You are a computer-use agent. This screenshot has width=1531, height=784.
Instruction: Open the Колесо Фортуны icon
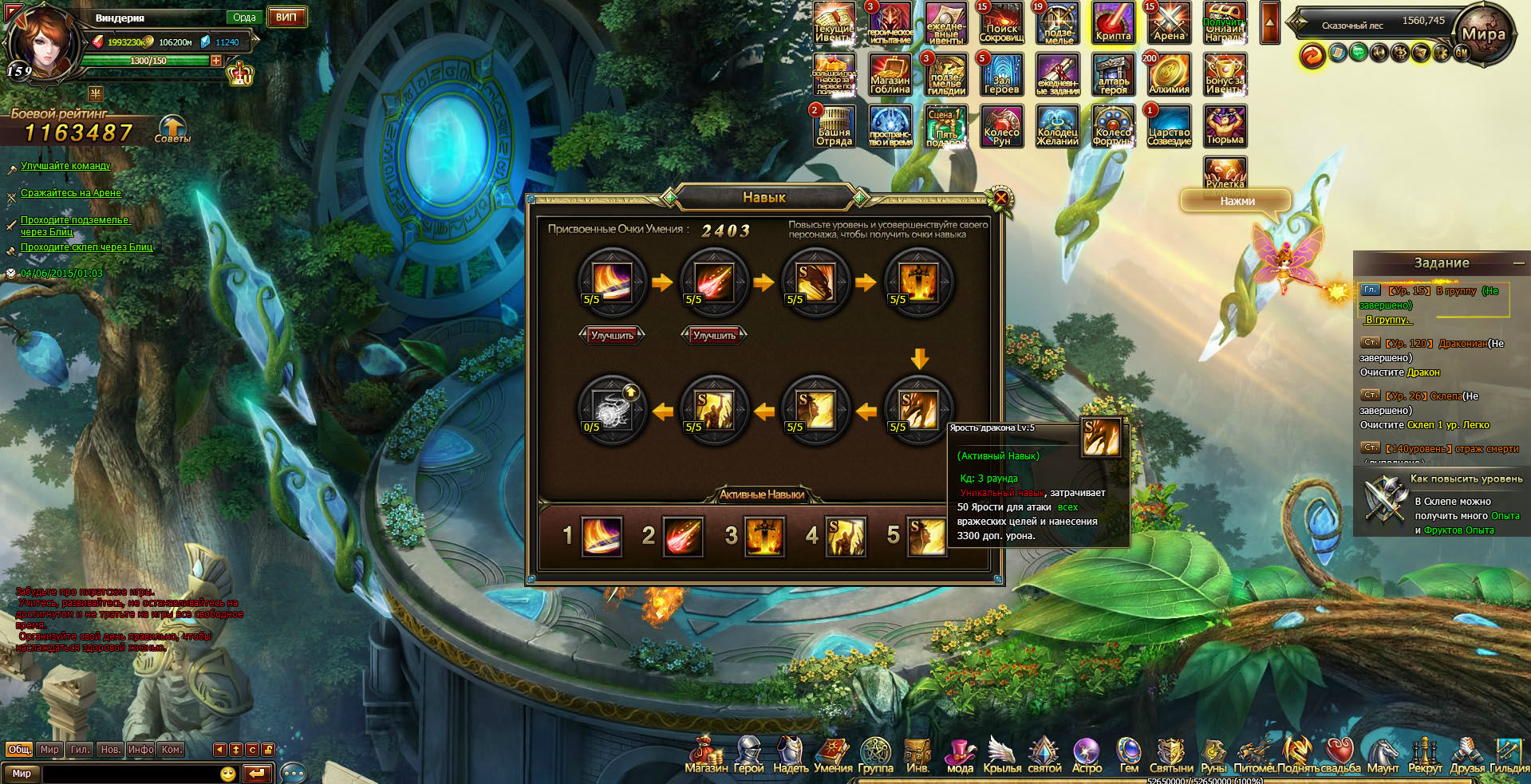pyautogui.click(x=1113, y=126)
